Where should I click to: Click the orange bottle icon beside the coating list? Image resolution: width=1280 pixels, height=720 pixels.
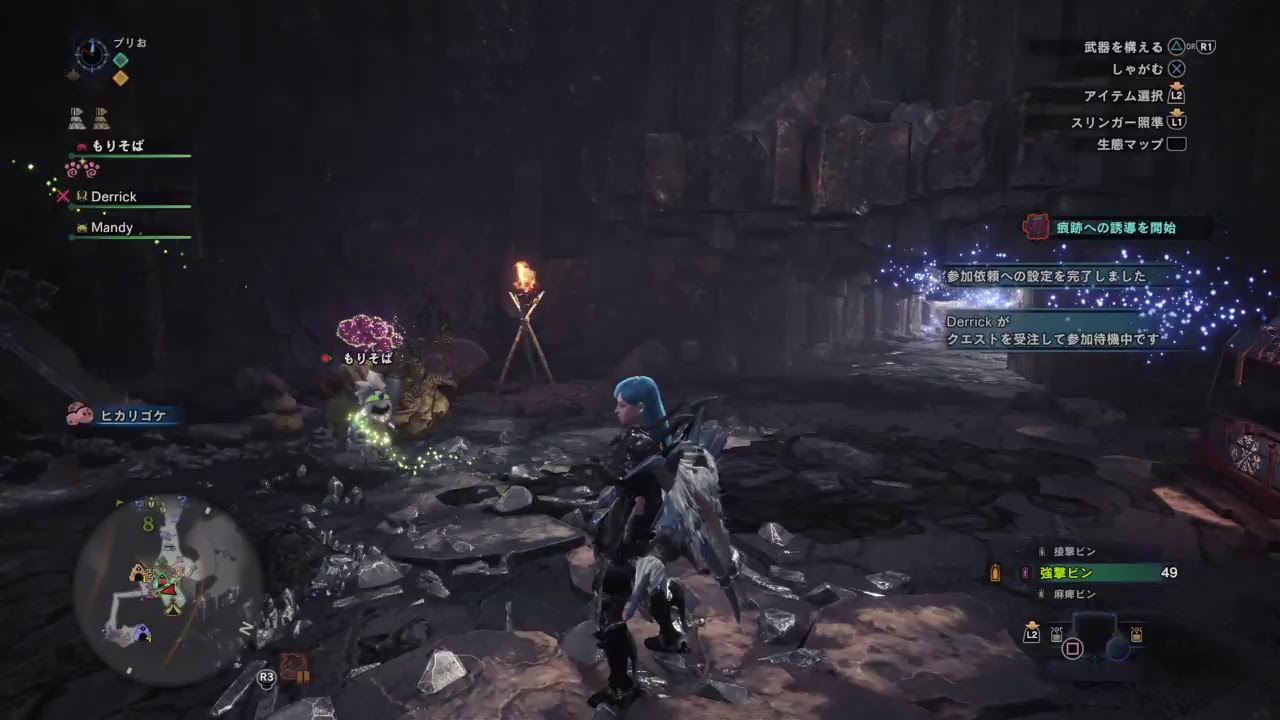click(995, 571)
